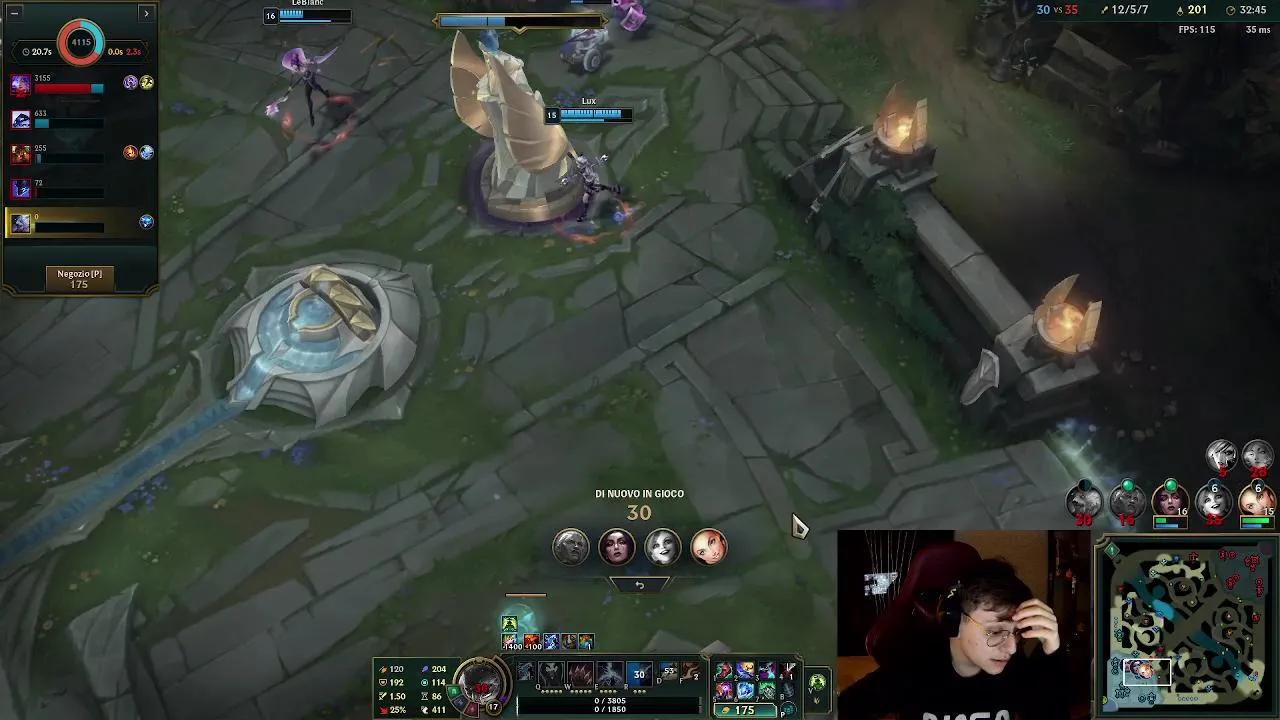Cast the D summoner spell

[x=666, y=670]
